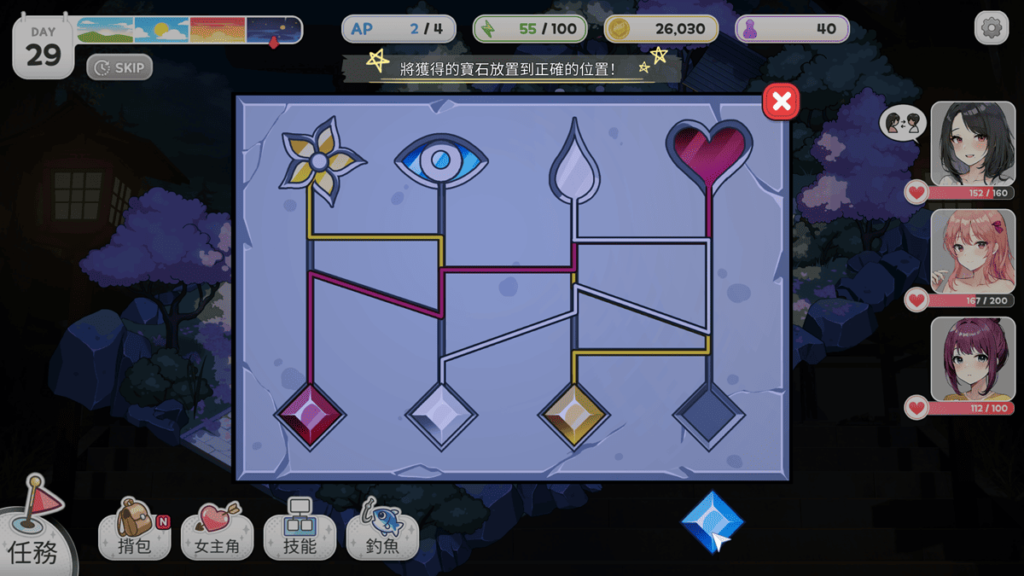Viewport: 1024px width, 576px height.
Task: Open the 技能 skills menu
Action: pos(300,530)
